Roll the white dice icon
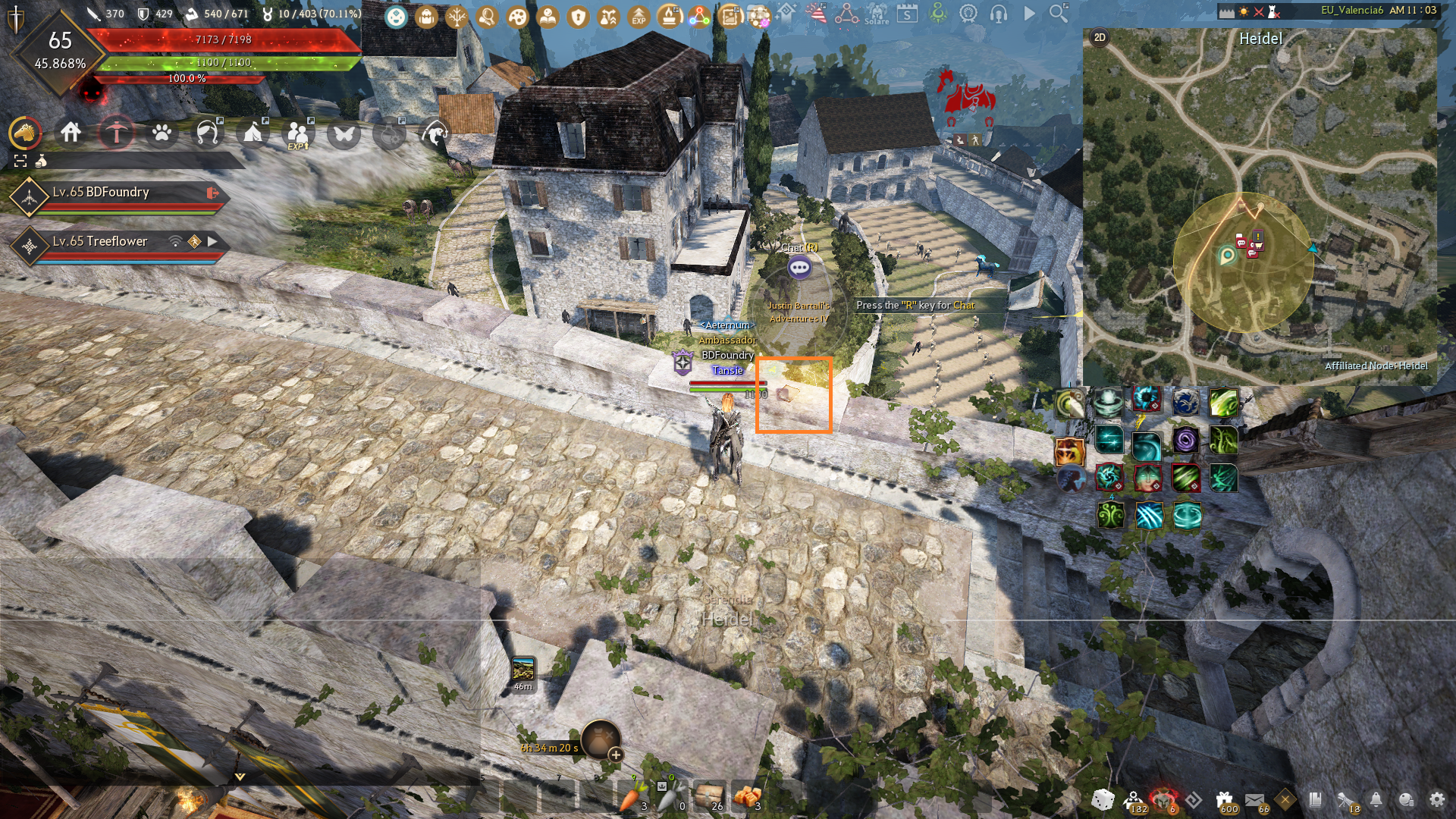Screen dimensions: 1456x819 [x=1103, y=799]
